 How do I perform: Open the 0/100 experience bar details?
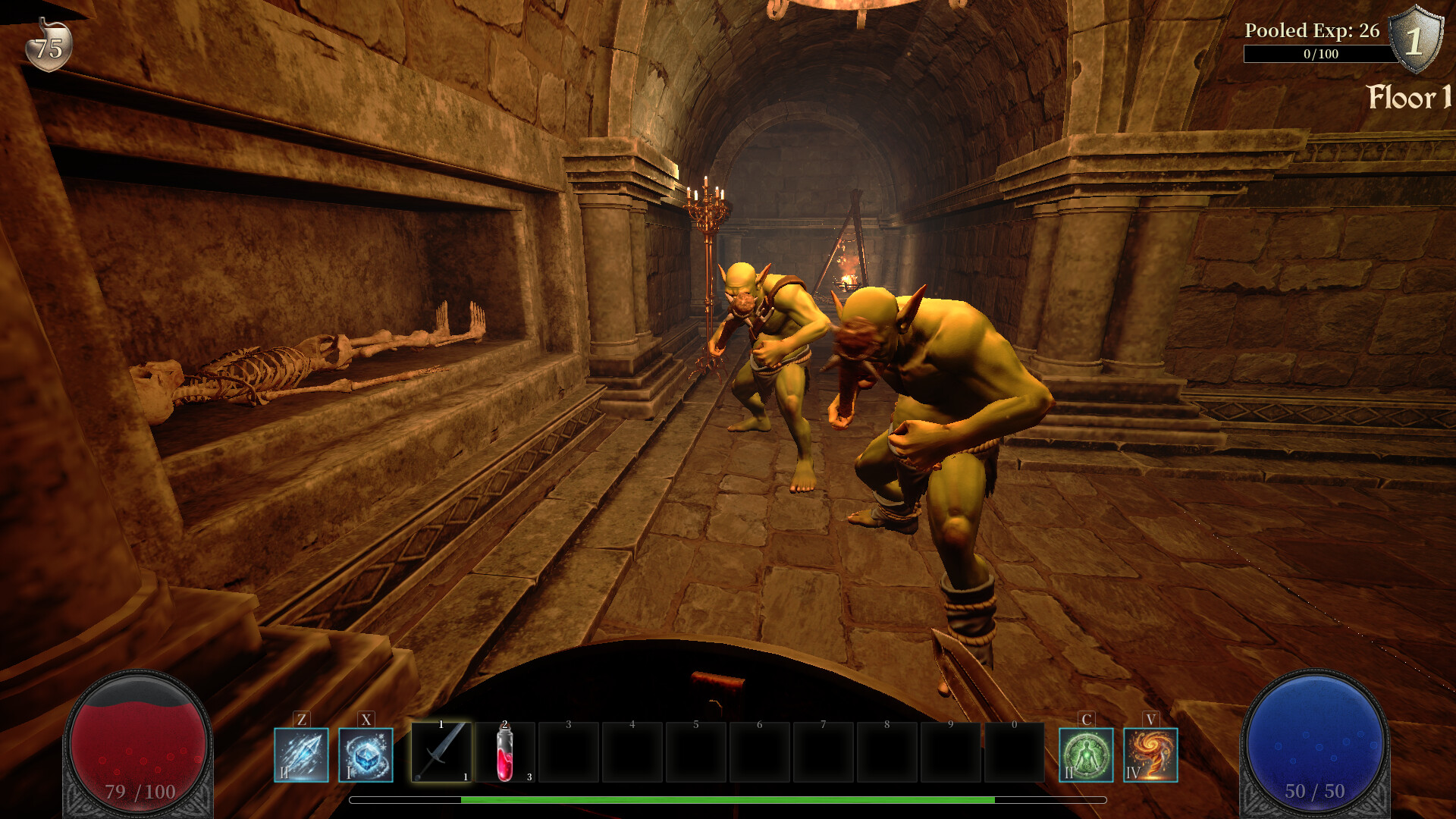coord(1319,54)
